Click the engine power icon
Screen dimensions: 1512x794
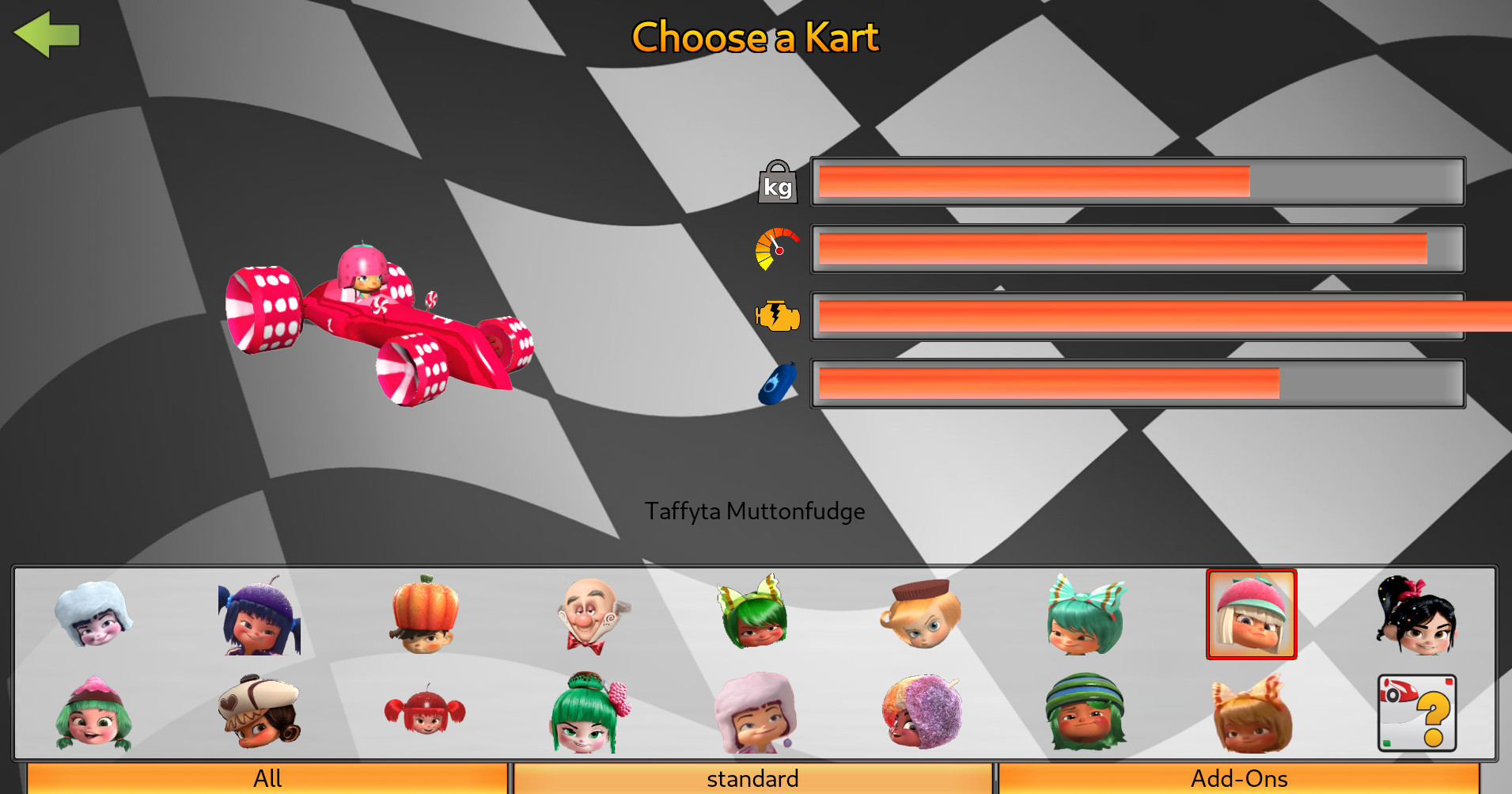tap(778, 315)
